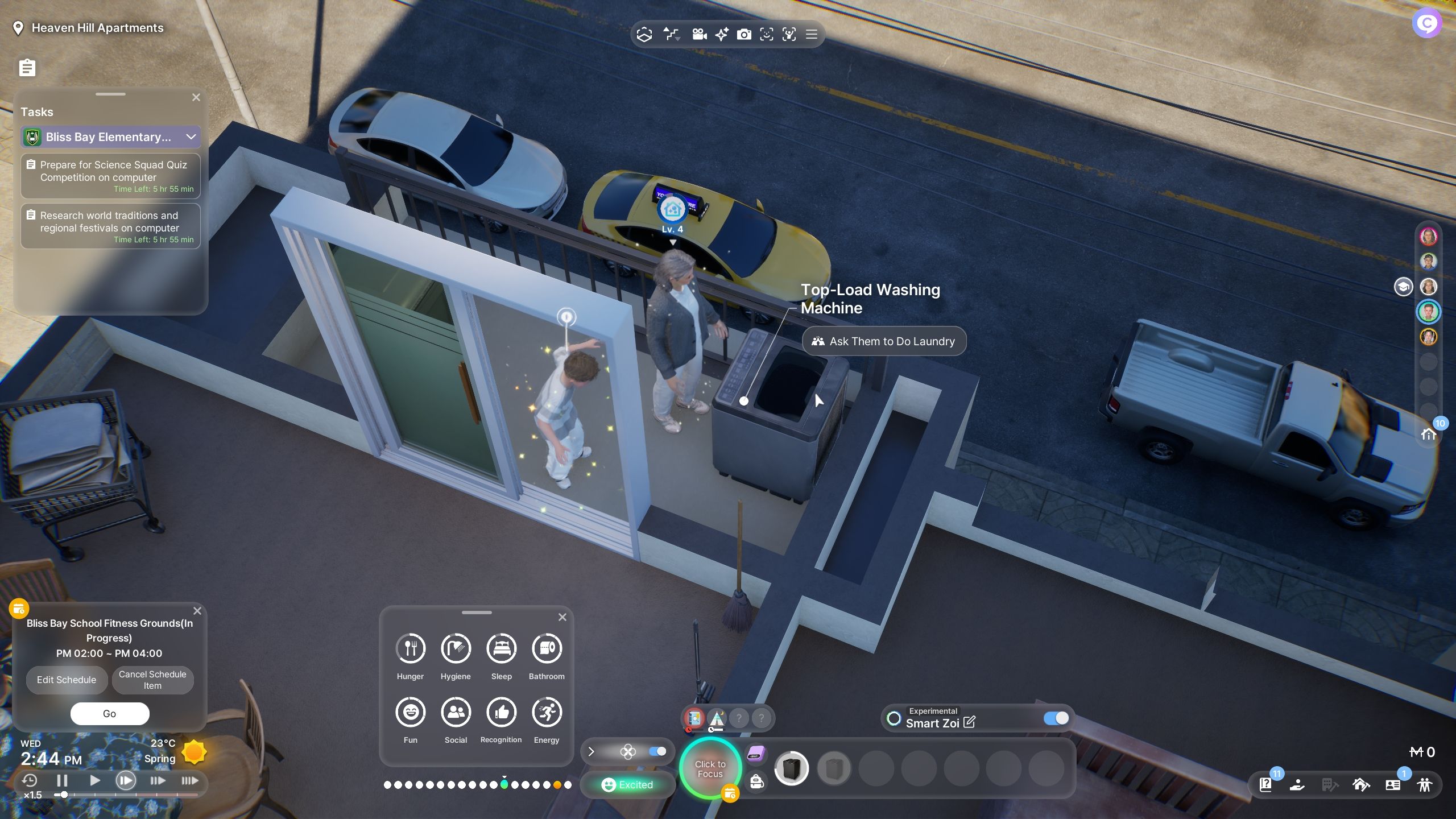This screenshot has width=1456, height=819.
Task: Expand the Bliss Bay Elementary task dropdown
Action: coord(191,137)
